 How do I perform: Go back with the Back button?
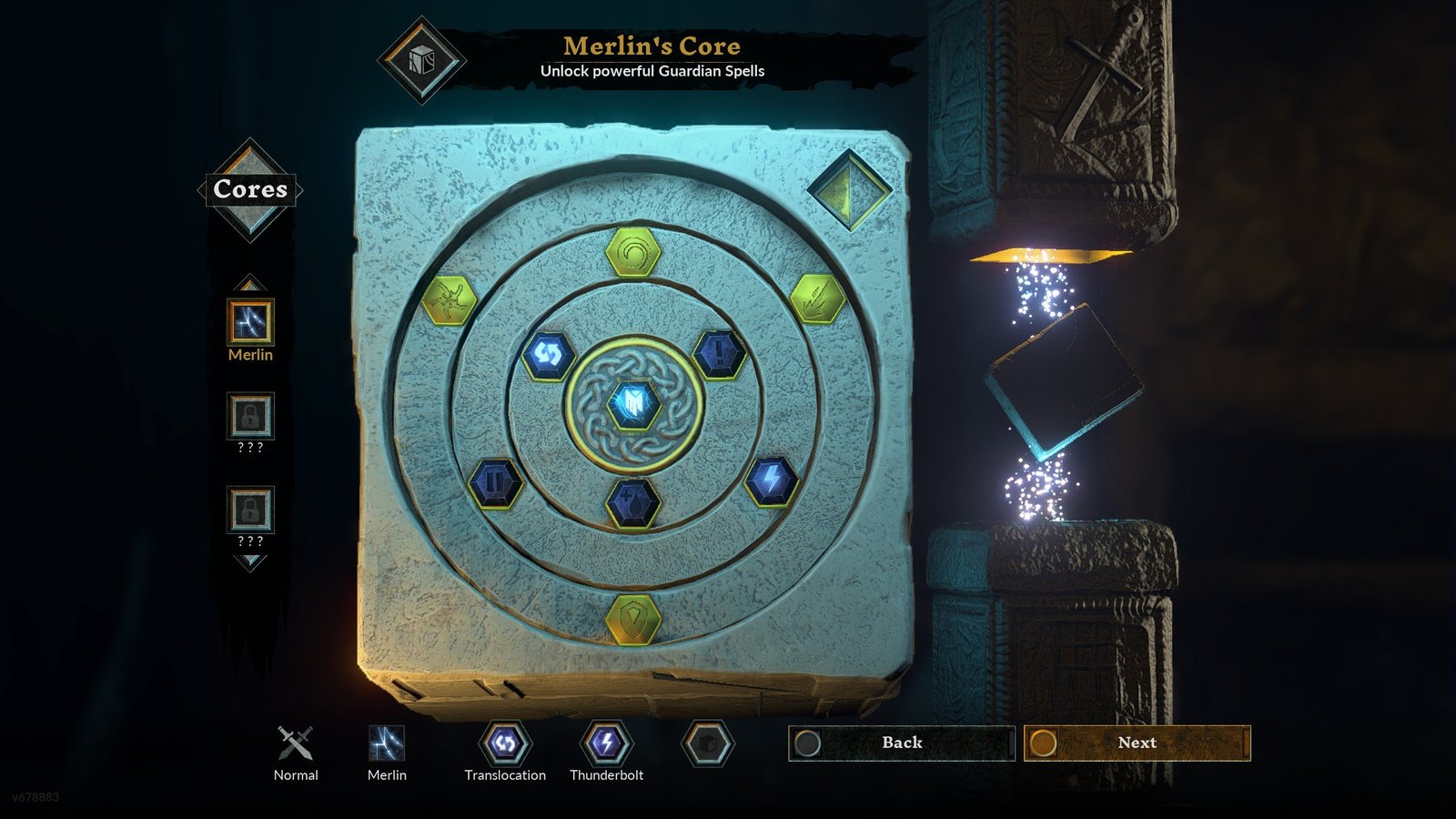[x=901, y=743]
